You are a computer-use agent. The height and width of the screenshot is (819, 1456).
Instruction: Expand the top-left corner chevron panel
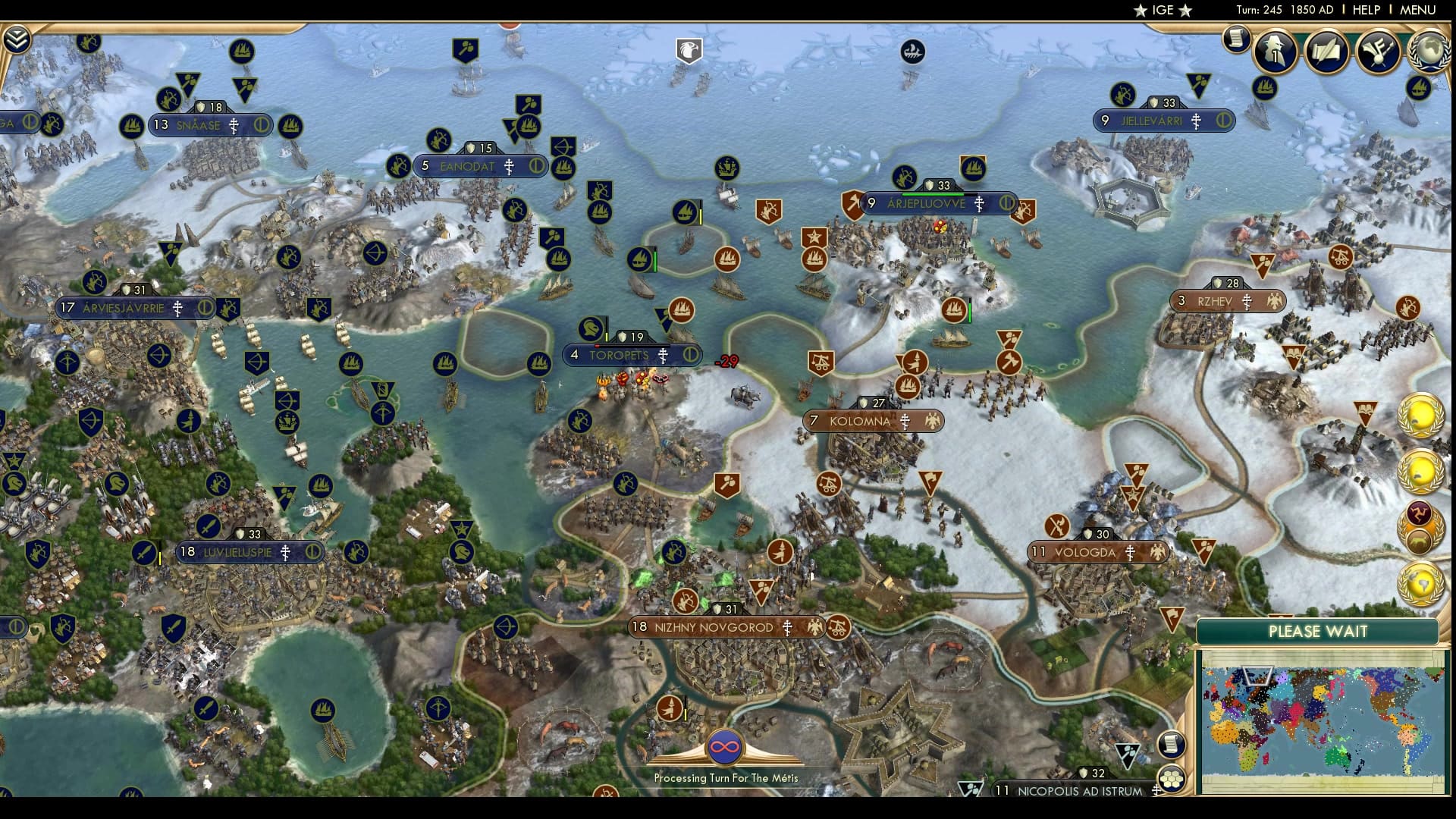click(x=16, y=39)
